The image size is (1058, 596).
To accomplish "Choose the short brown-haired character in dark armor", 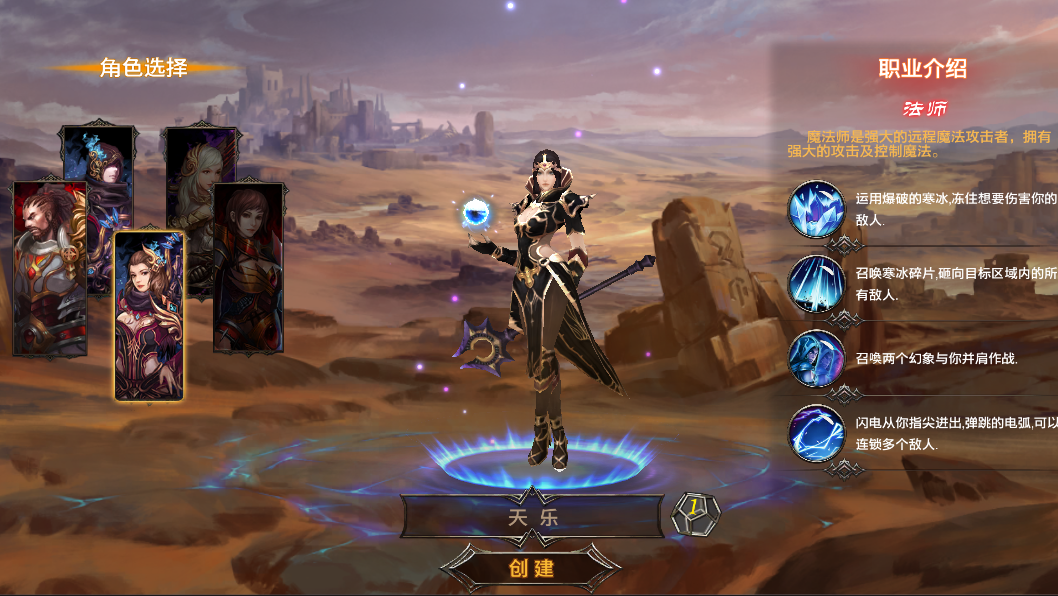I will pos(249,266).
